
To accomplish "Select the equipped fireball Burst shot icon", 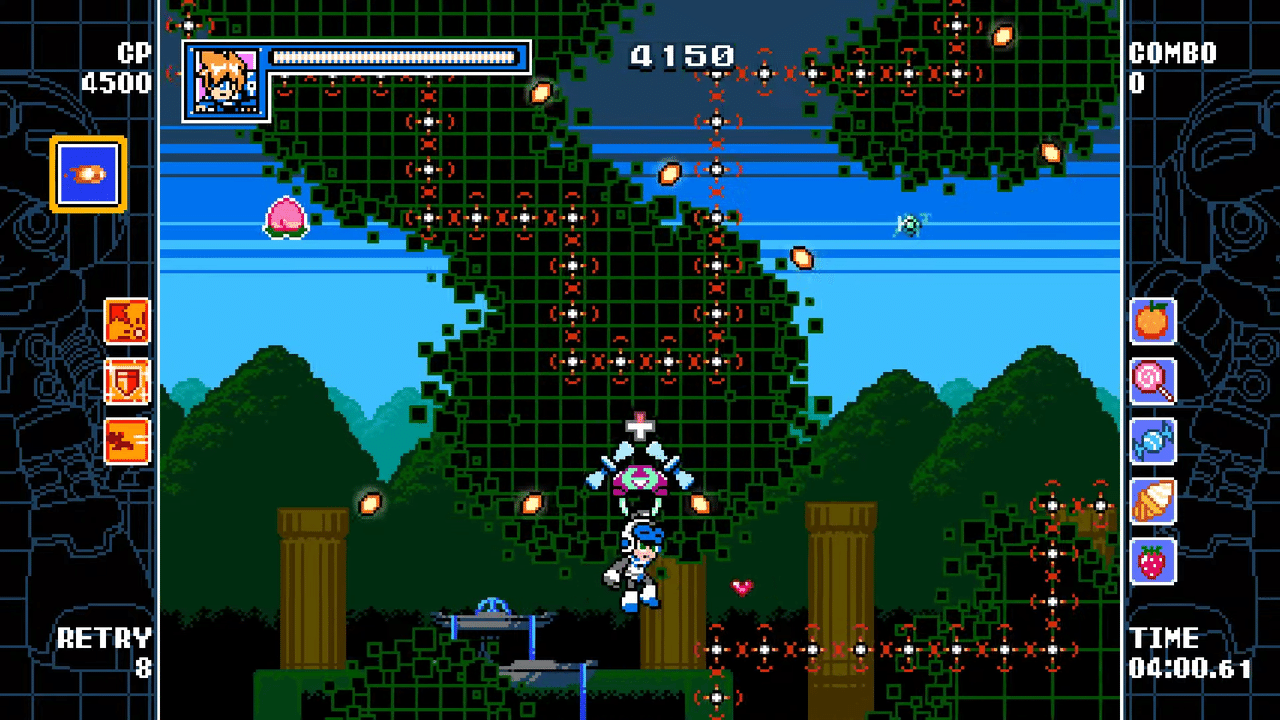I will tap(87, 172).
